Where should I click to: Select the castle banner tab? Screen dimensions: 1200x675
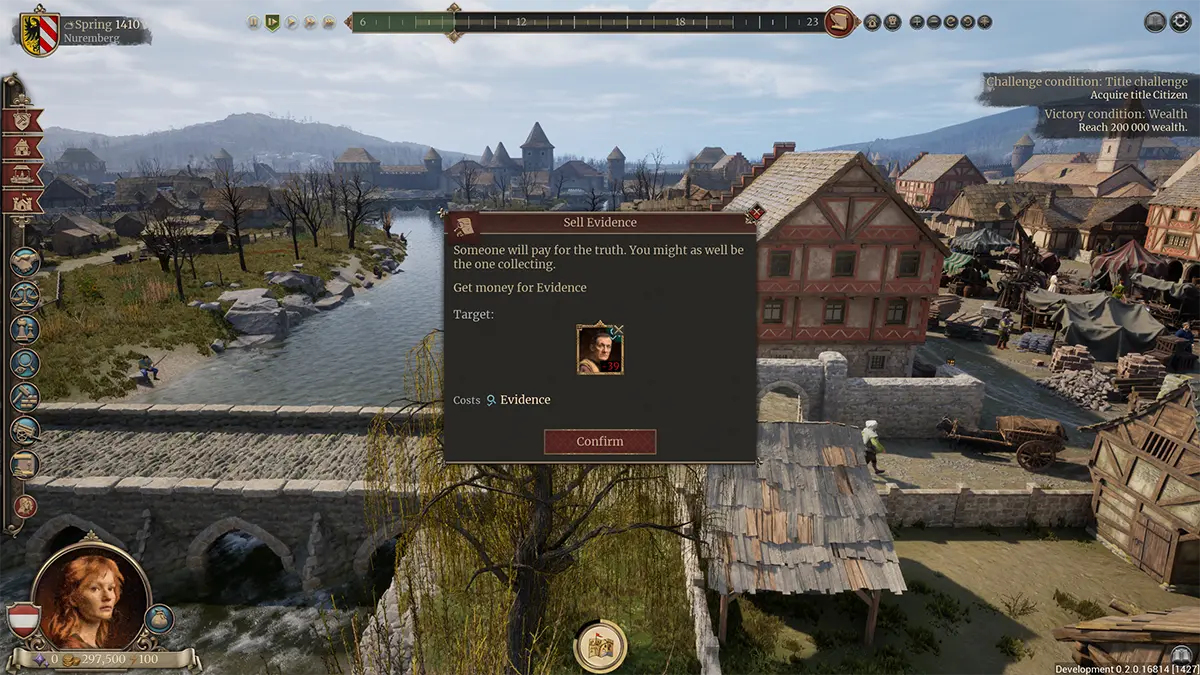tap(22, 202)
